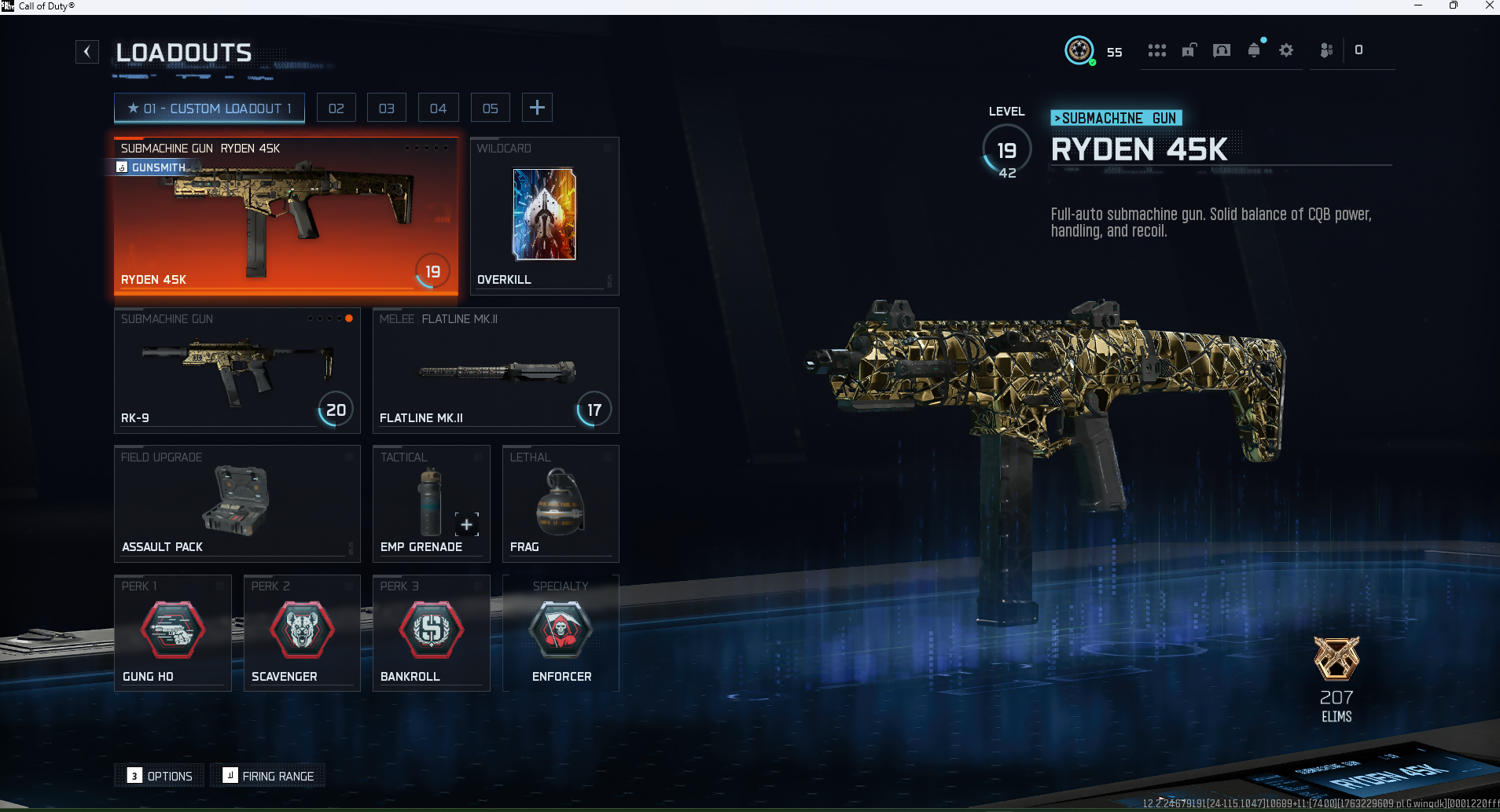The width and height of the screenshot is (1500, 812).
Task: Close the Call of Duty window
Action: click(x=1489, y=6)
